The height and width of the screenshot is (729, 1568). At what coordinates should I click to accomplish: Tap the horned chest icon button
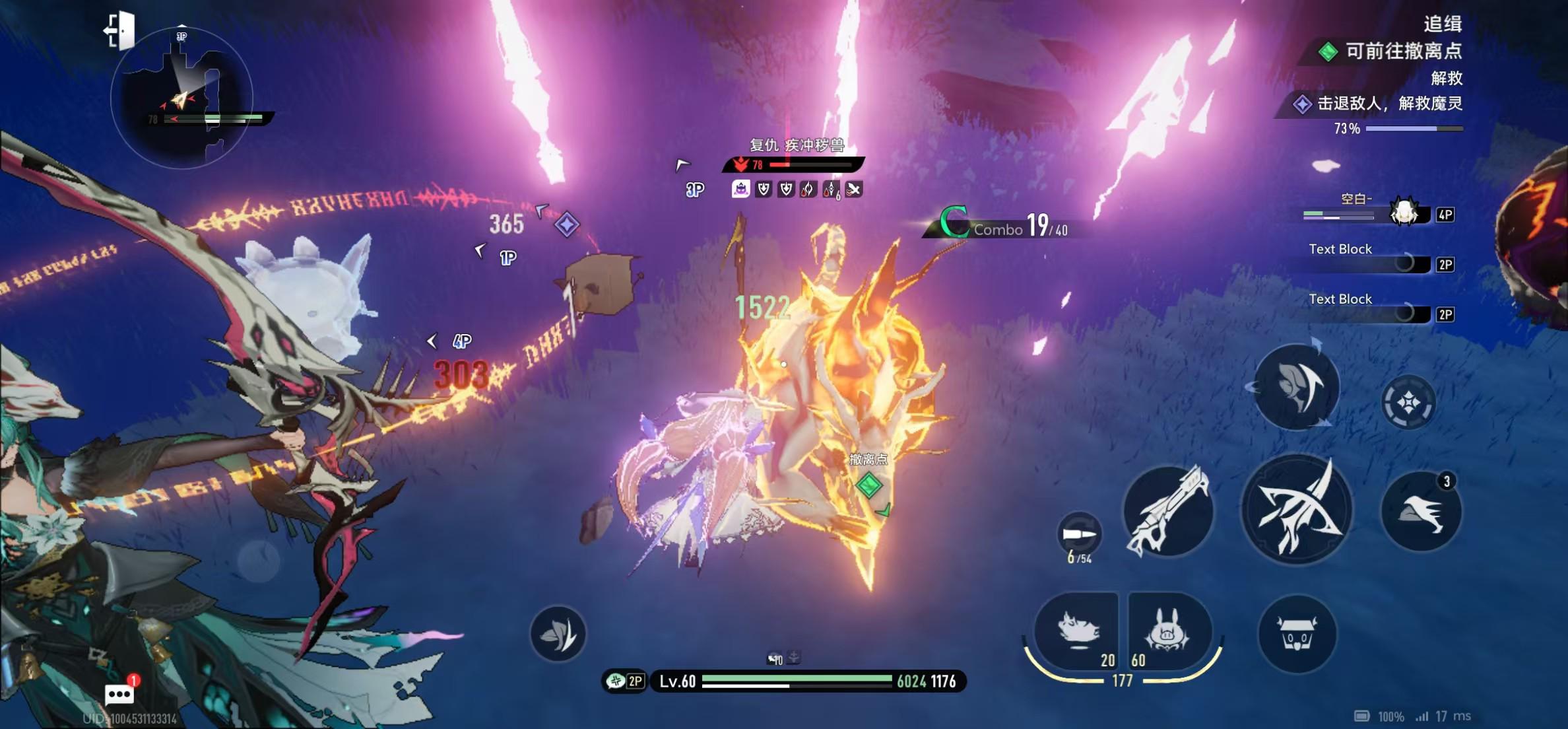[1297, 633]
